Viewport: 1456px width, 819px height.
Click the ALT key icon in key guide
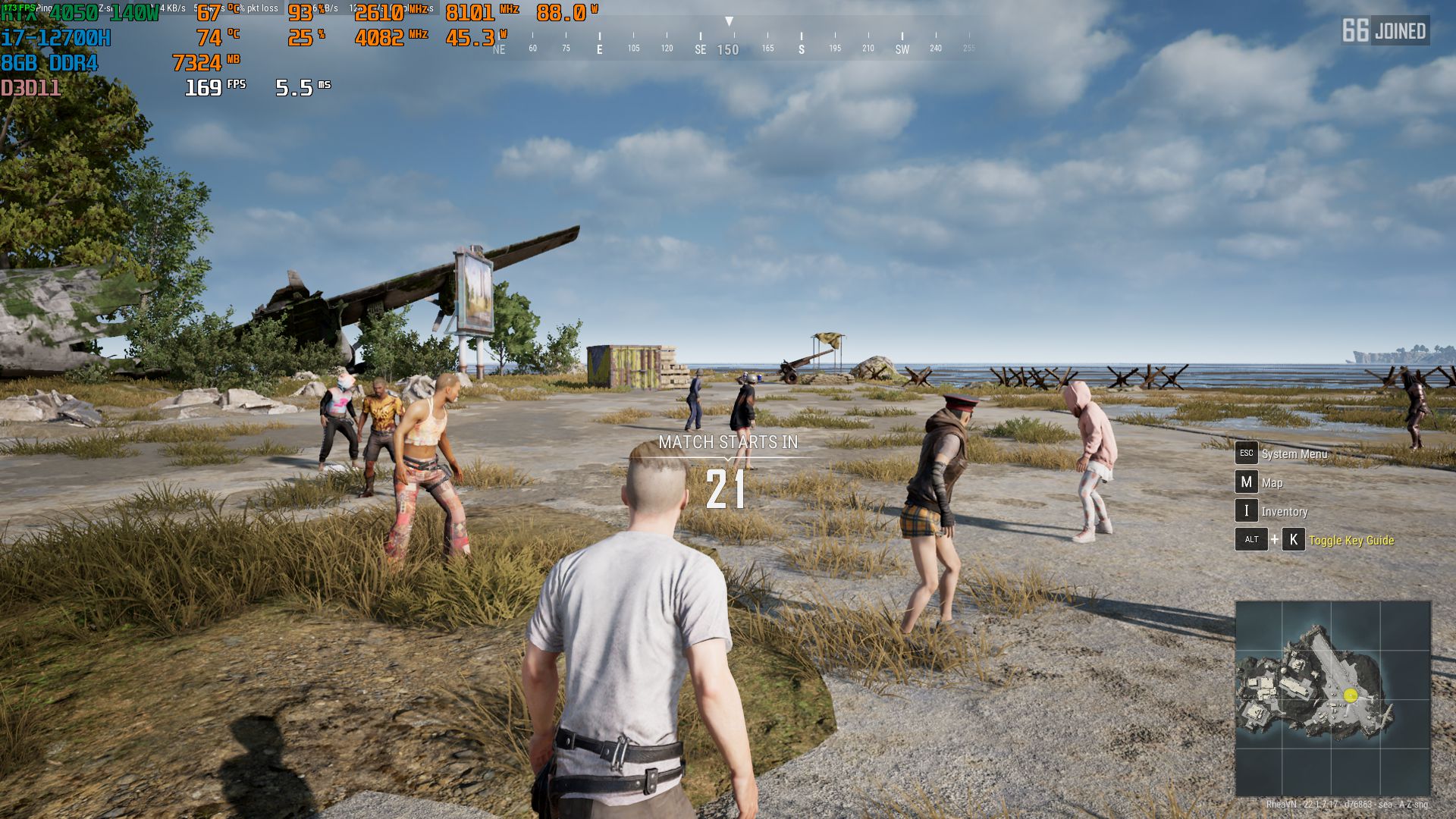pos(1250,541)
